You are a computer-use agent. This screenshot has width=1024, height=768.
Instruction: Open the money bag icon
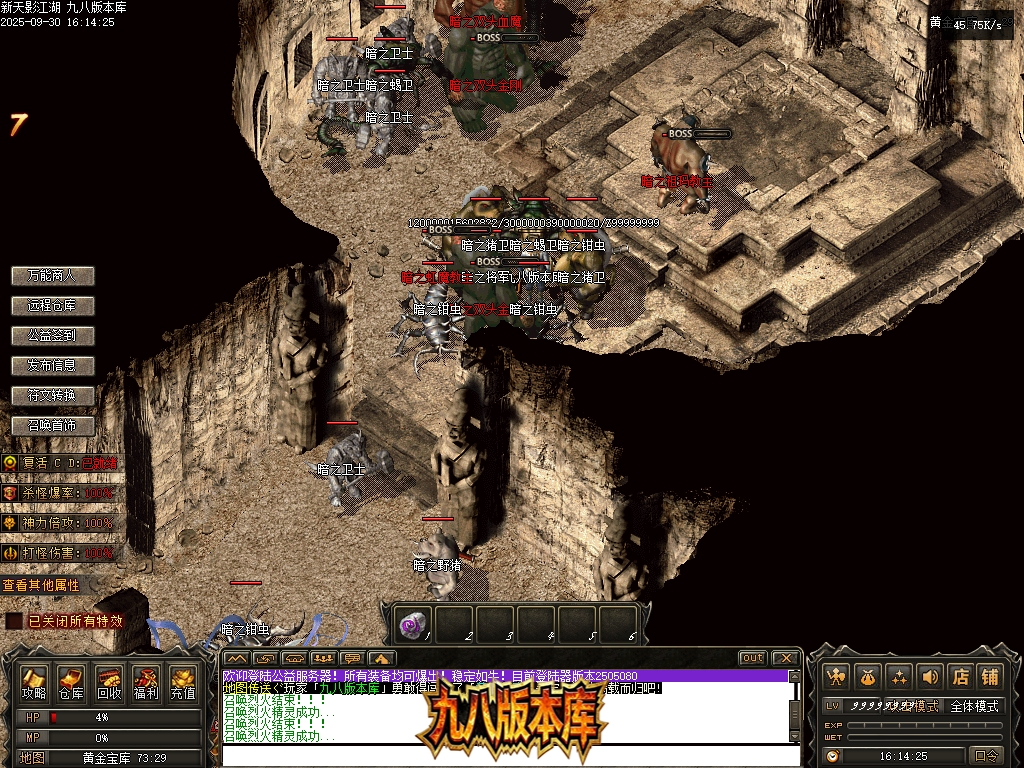868,677
